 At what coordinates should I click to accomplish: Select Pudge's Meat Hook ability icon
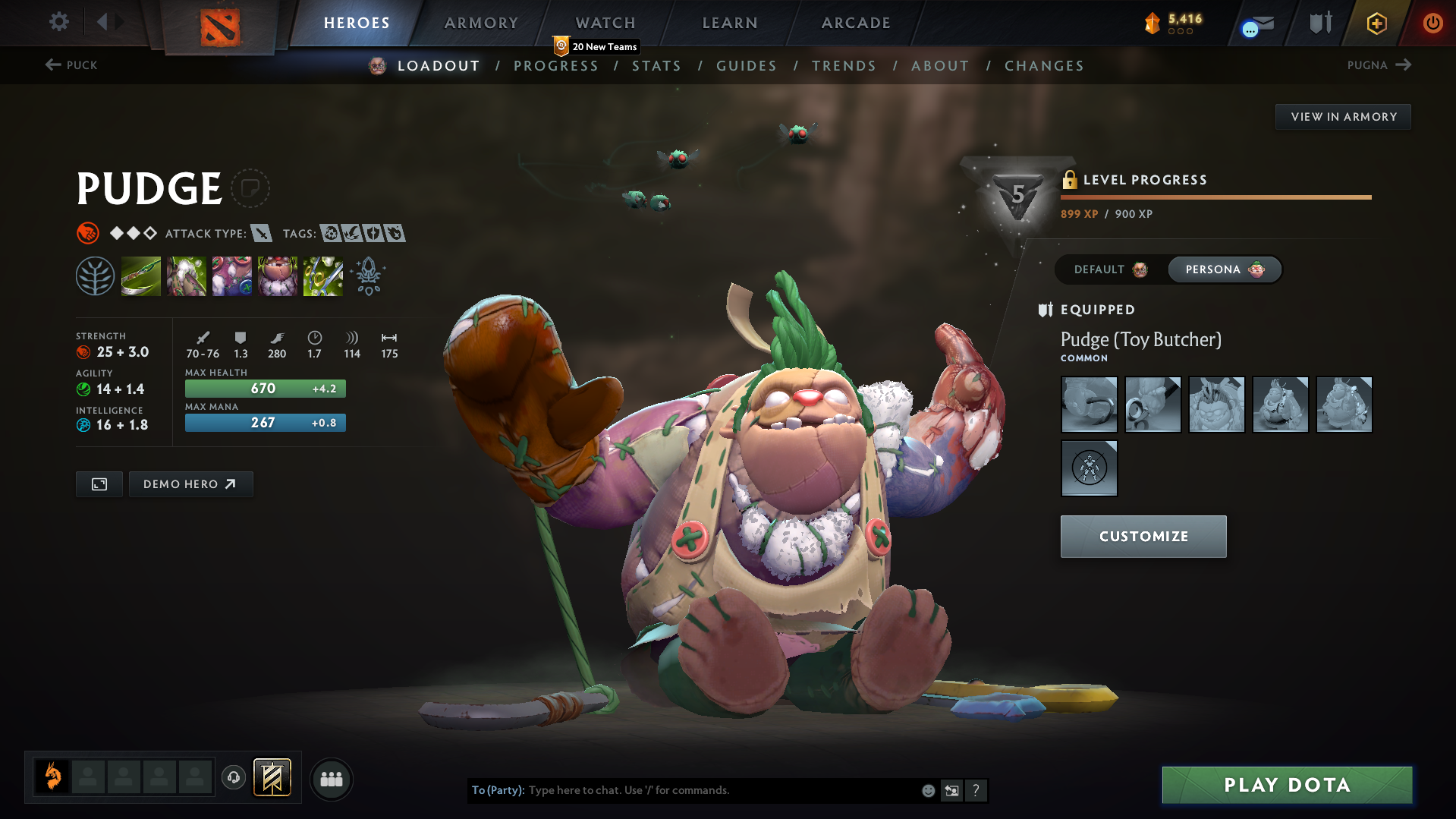click(141, 276)
